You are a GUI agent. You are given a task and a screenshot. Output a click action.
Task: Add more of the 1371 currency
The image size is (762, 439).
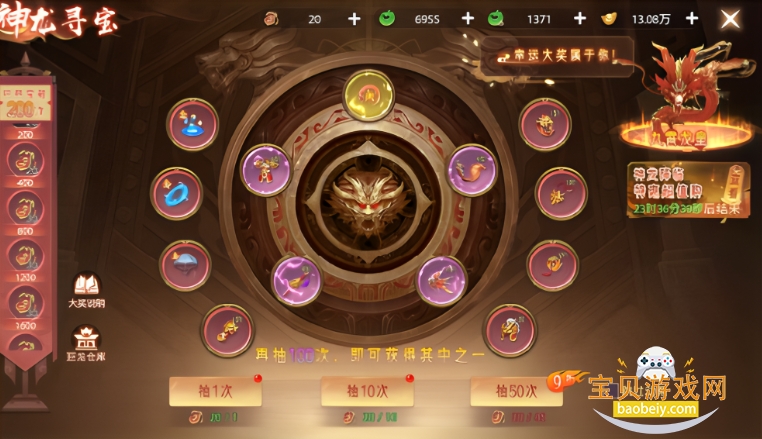579,18
